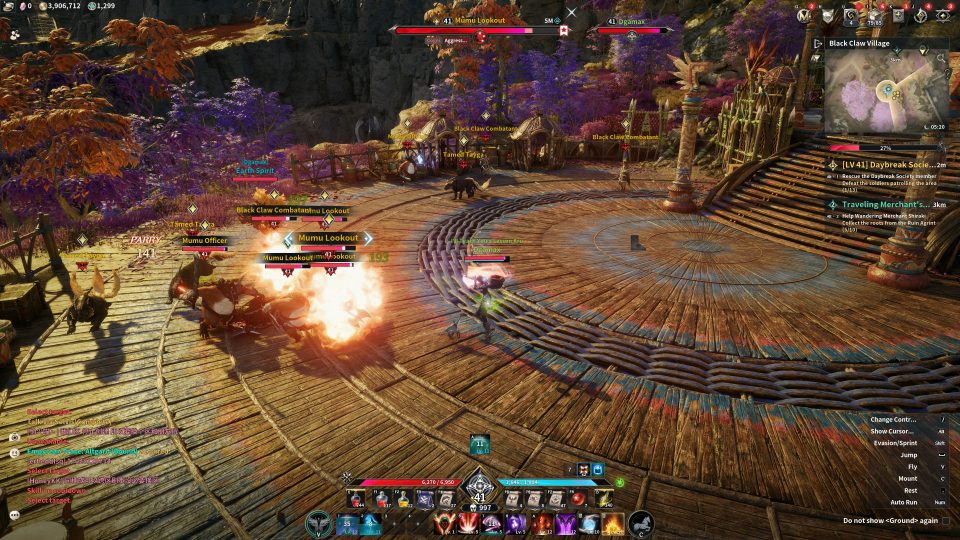Screen dimensions: 960x540
Task: Activate the winged emblem skill button
Action: (x=320, y=522)
